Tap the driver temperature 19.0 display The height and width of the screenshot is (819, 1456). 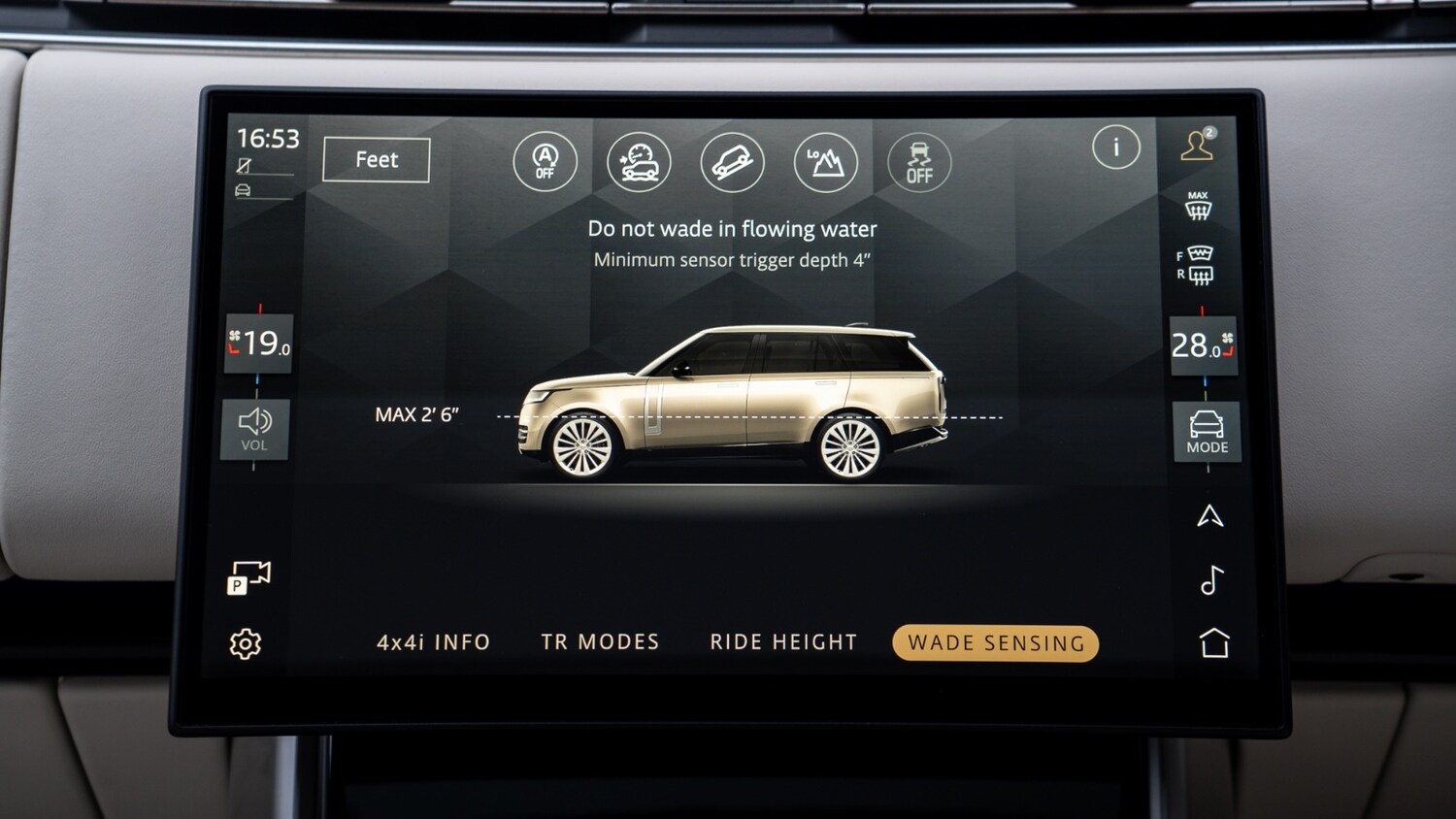[258, 345]
